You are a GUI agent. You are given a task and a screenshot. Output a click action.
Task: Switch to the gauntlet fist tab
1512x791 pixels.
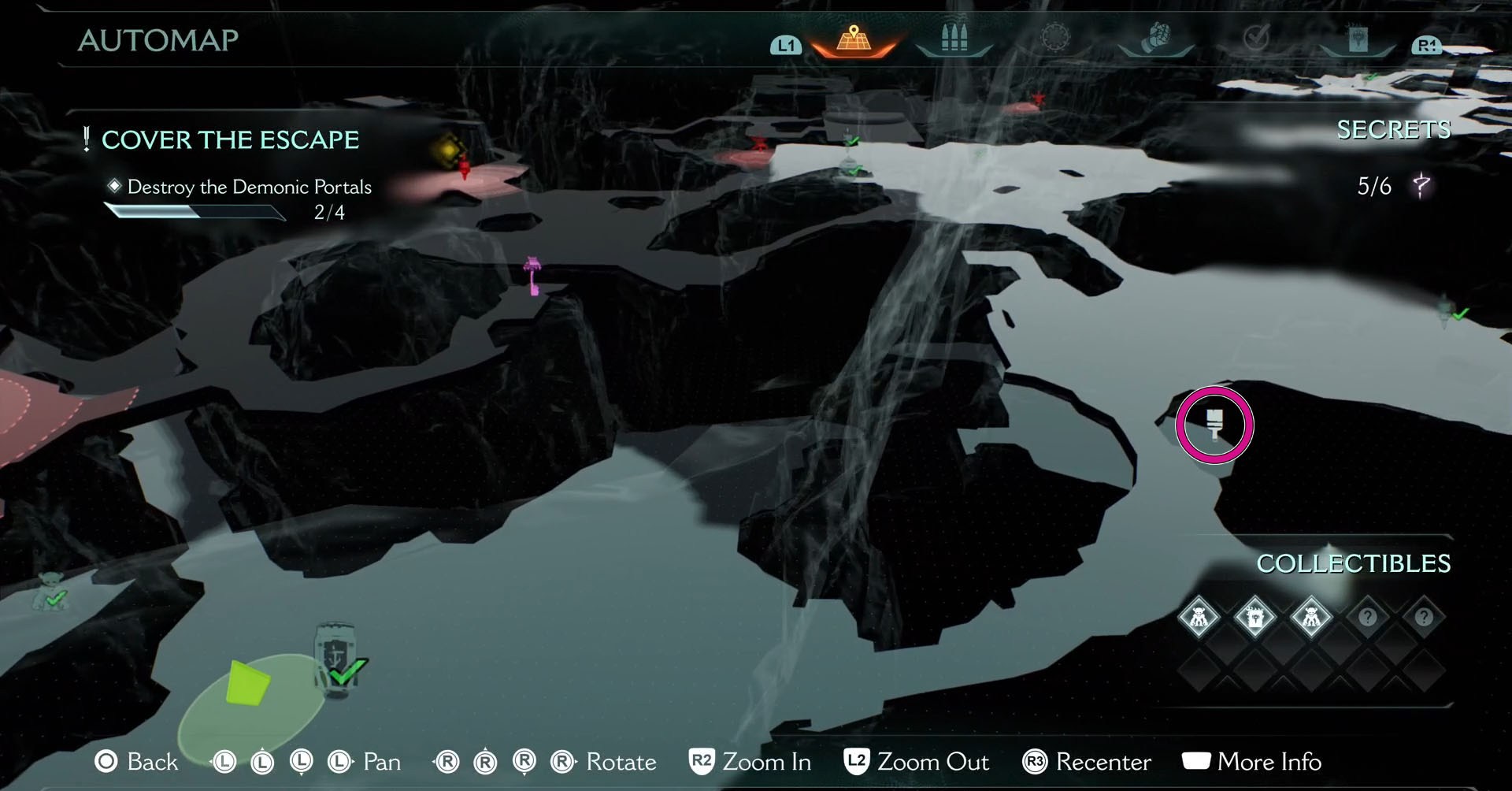[x=1155, y=37]
